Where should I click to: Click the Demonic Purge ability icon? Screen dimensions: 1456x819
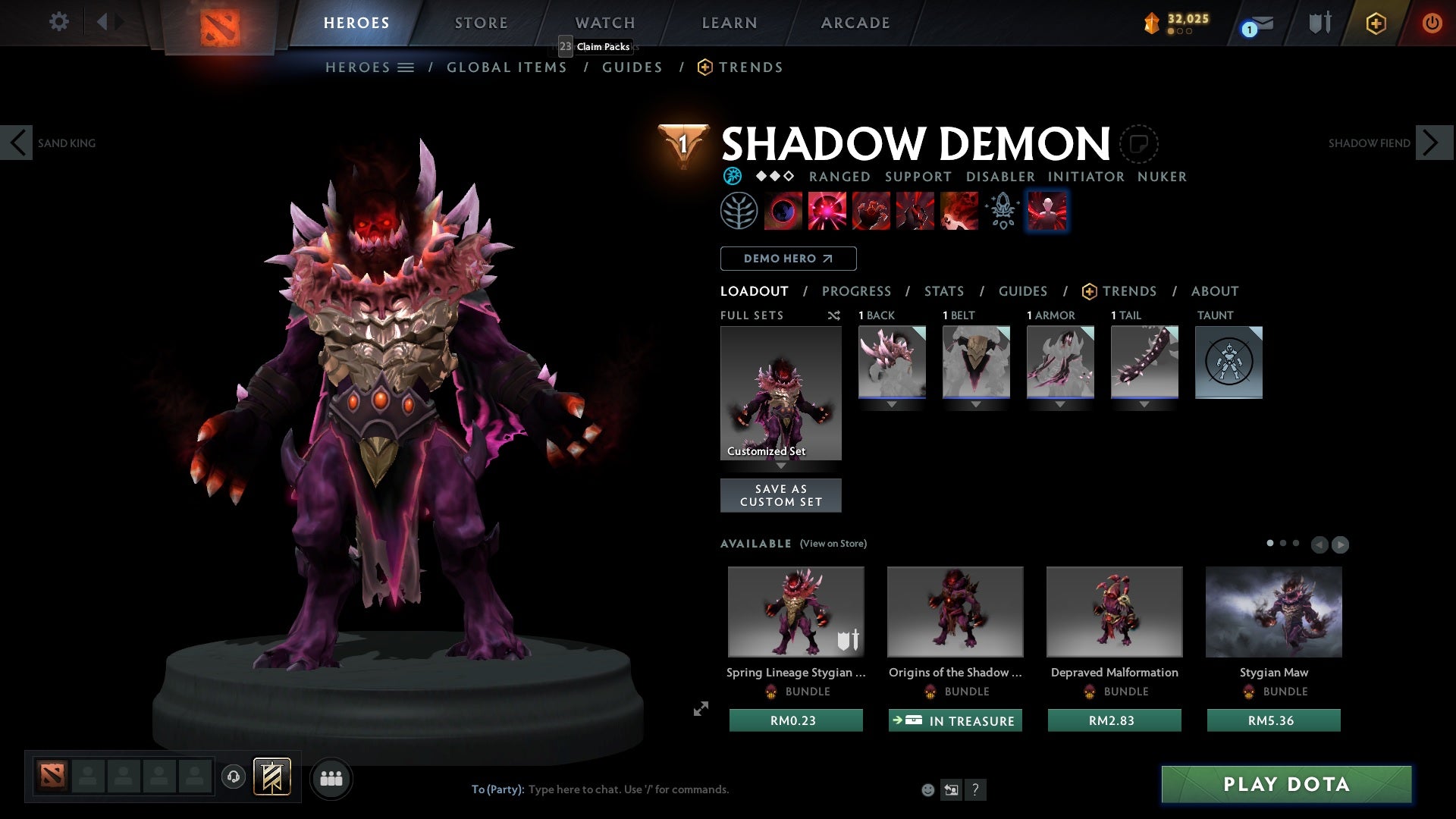(x=959, y=211)
